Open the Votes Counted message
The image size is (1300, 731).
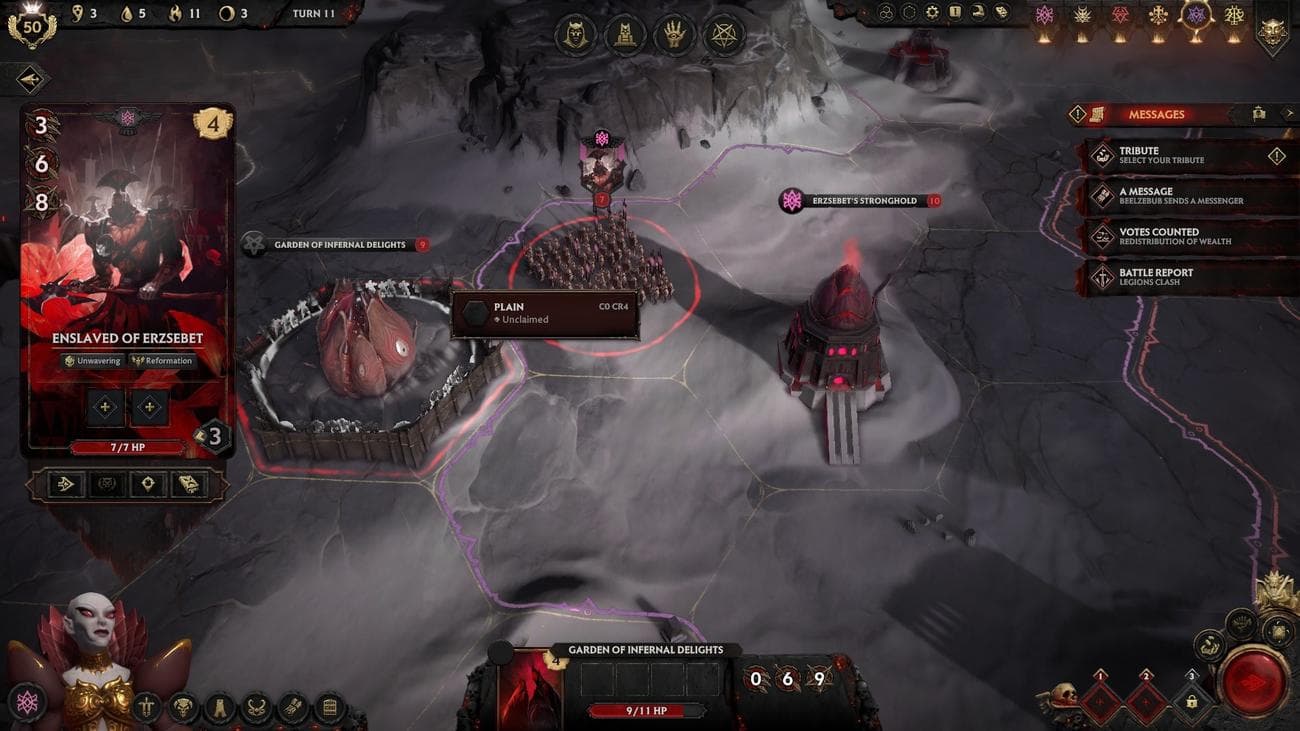coord(1180,236)
